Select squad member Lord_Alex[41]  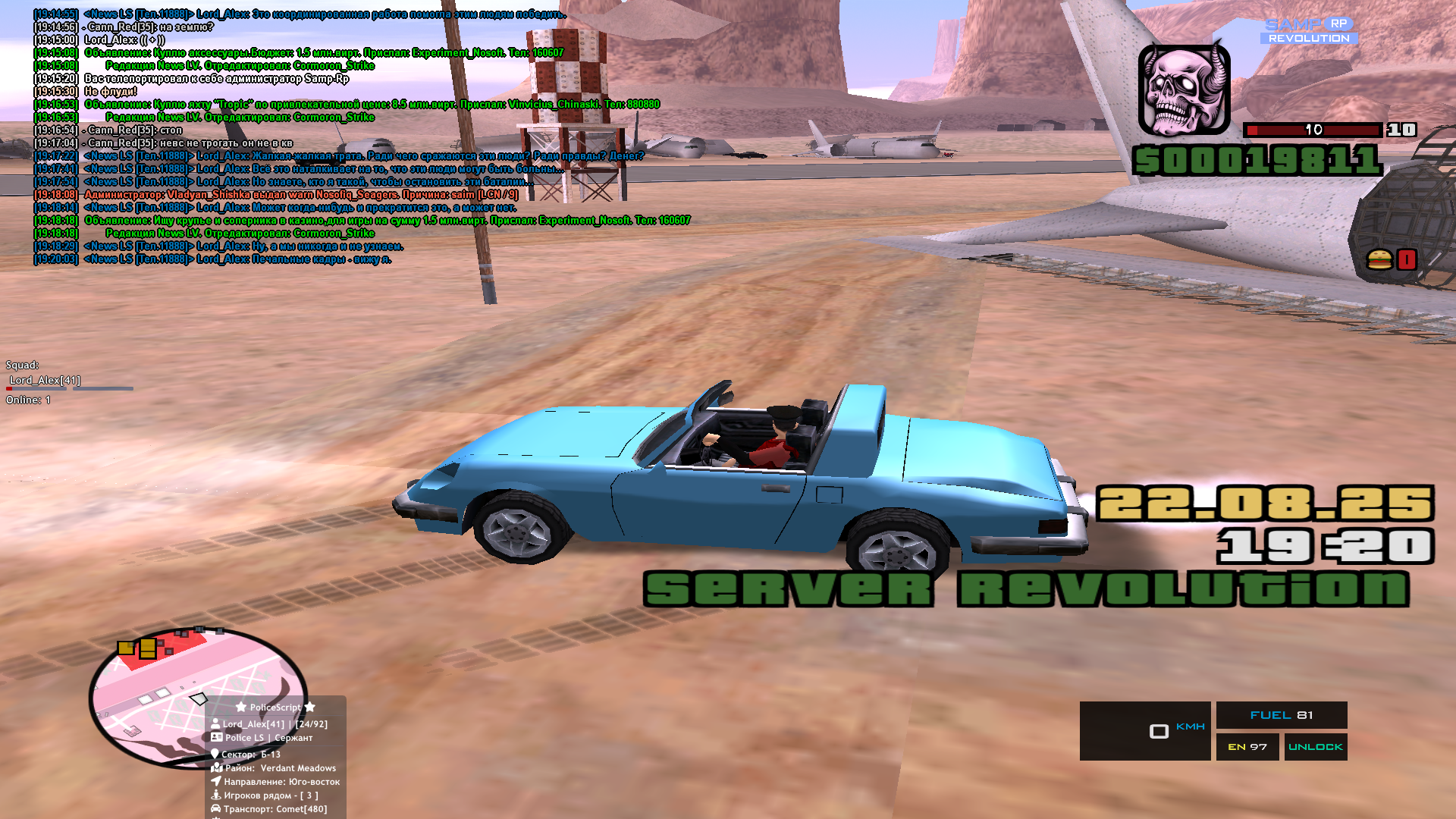pos(45,380)
